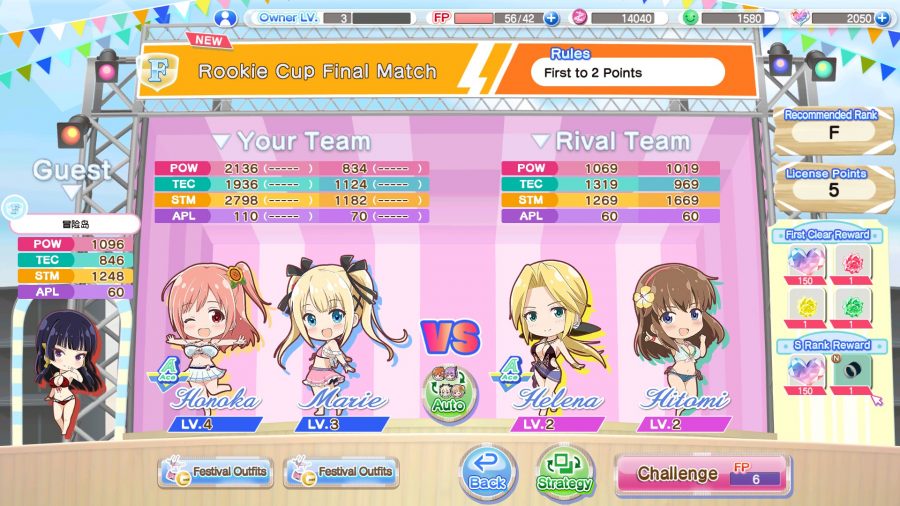This screenshot has width=900, height=506.
Task: Add heart gems with the plus button
Action: click(x=882, y=18)
